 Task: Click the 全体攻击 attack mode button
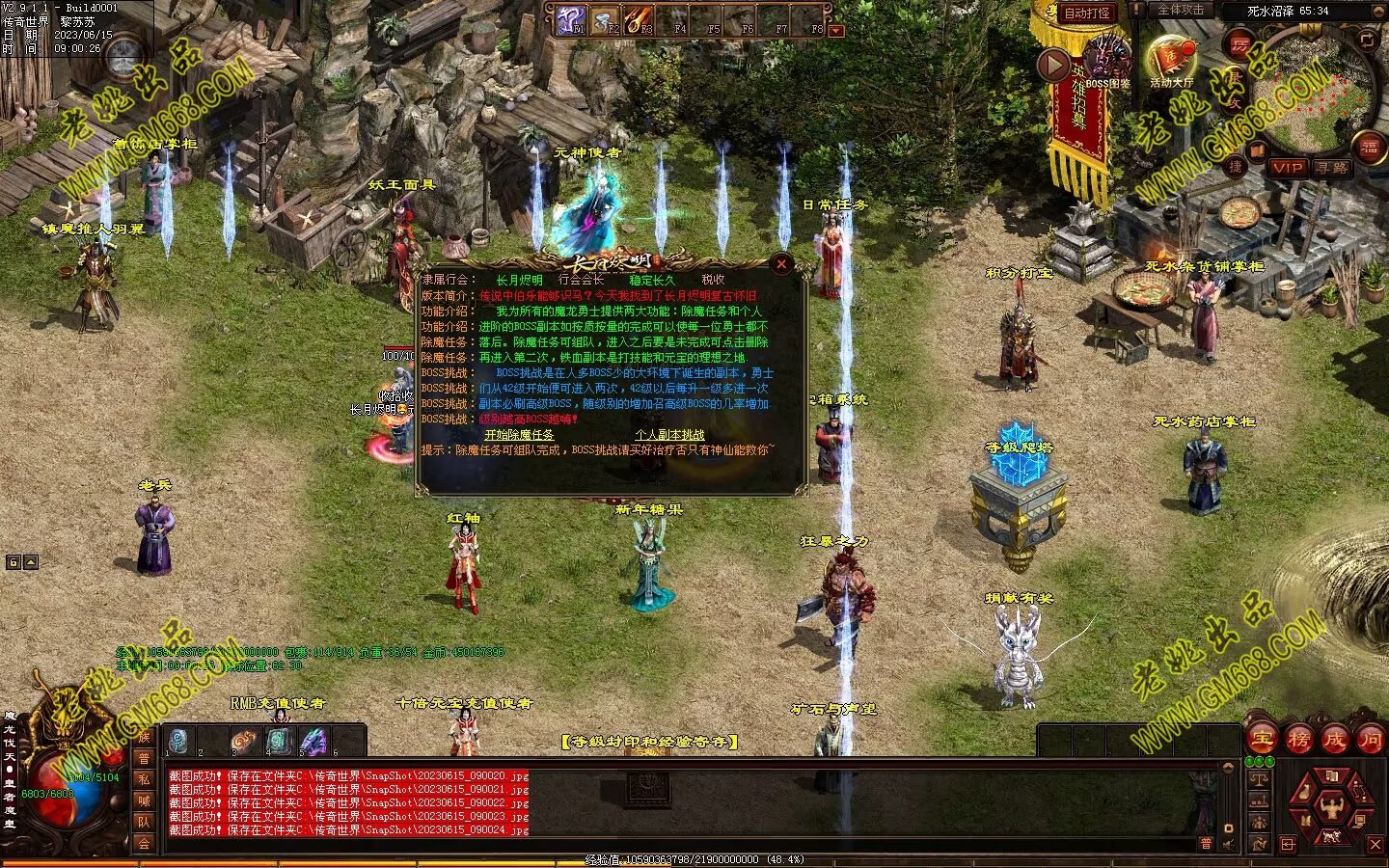tap(1181, 10)
